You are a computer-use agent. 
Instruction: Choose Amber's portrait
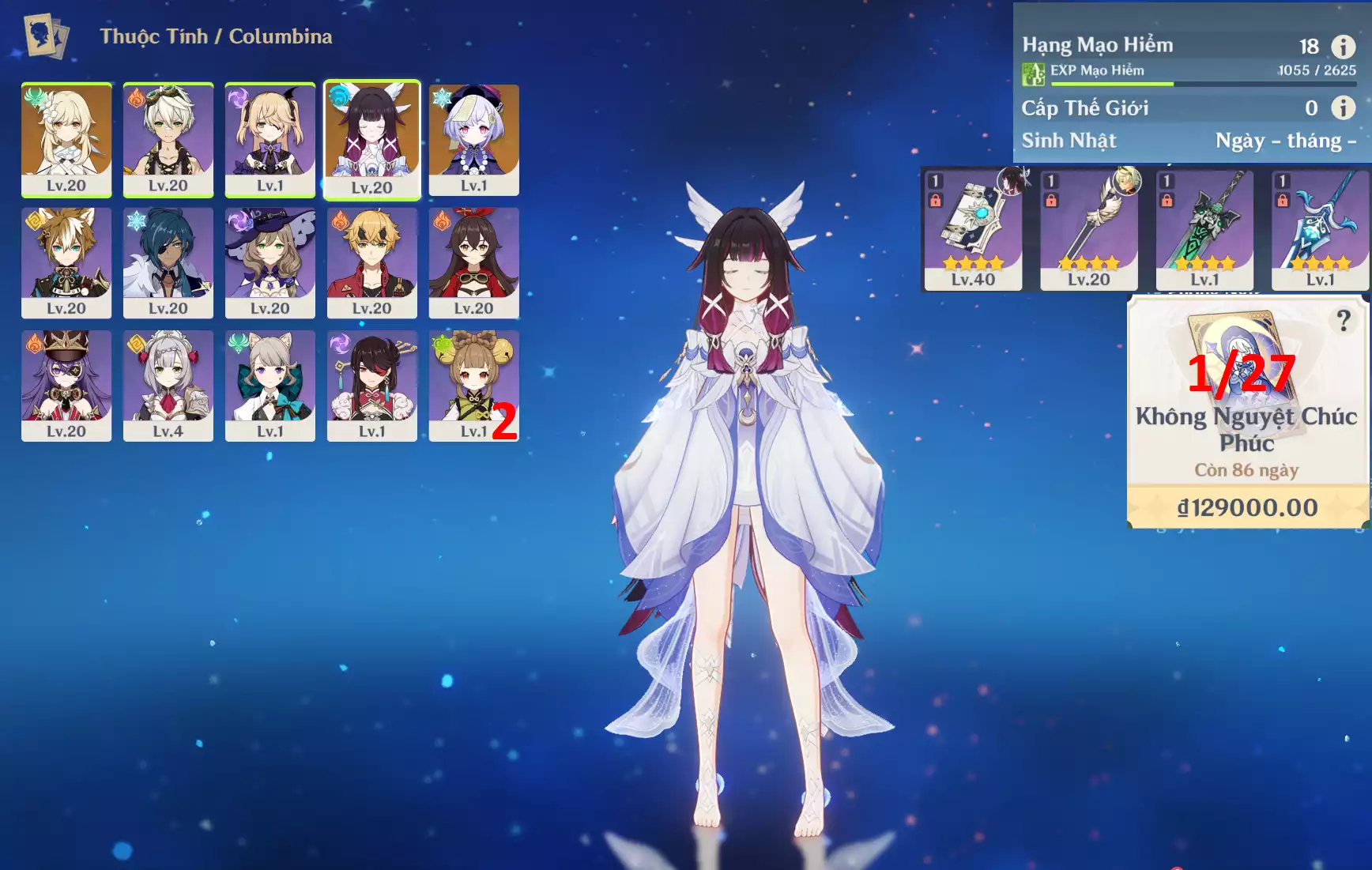(474, 262)
